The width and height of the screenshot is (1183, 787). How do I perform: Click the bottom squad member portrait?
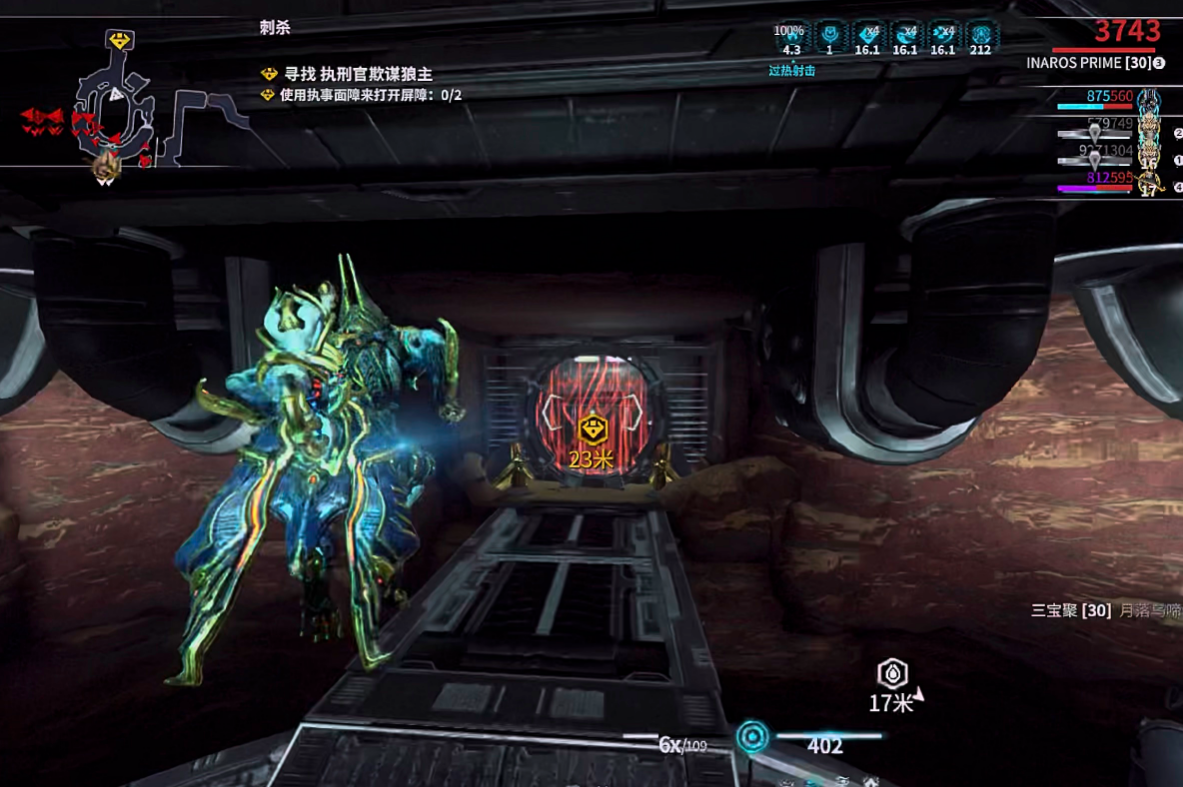pos(1150,183)
